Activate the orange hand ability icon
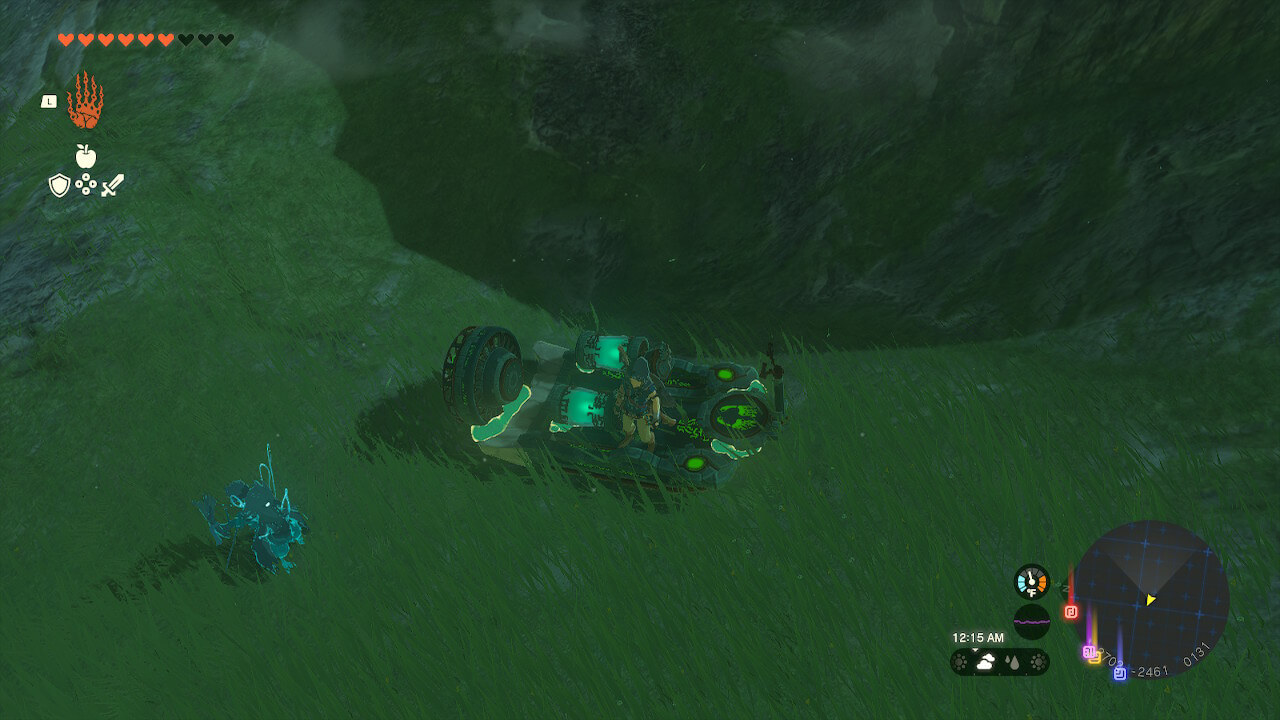This screenshot has height=720, width=1280. (85, 101)
